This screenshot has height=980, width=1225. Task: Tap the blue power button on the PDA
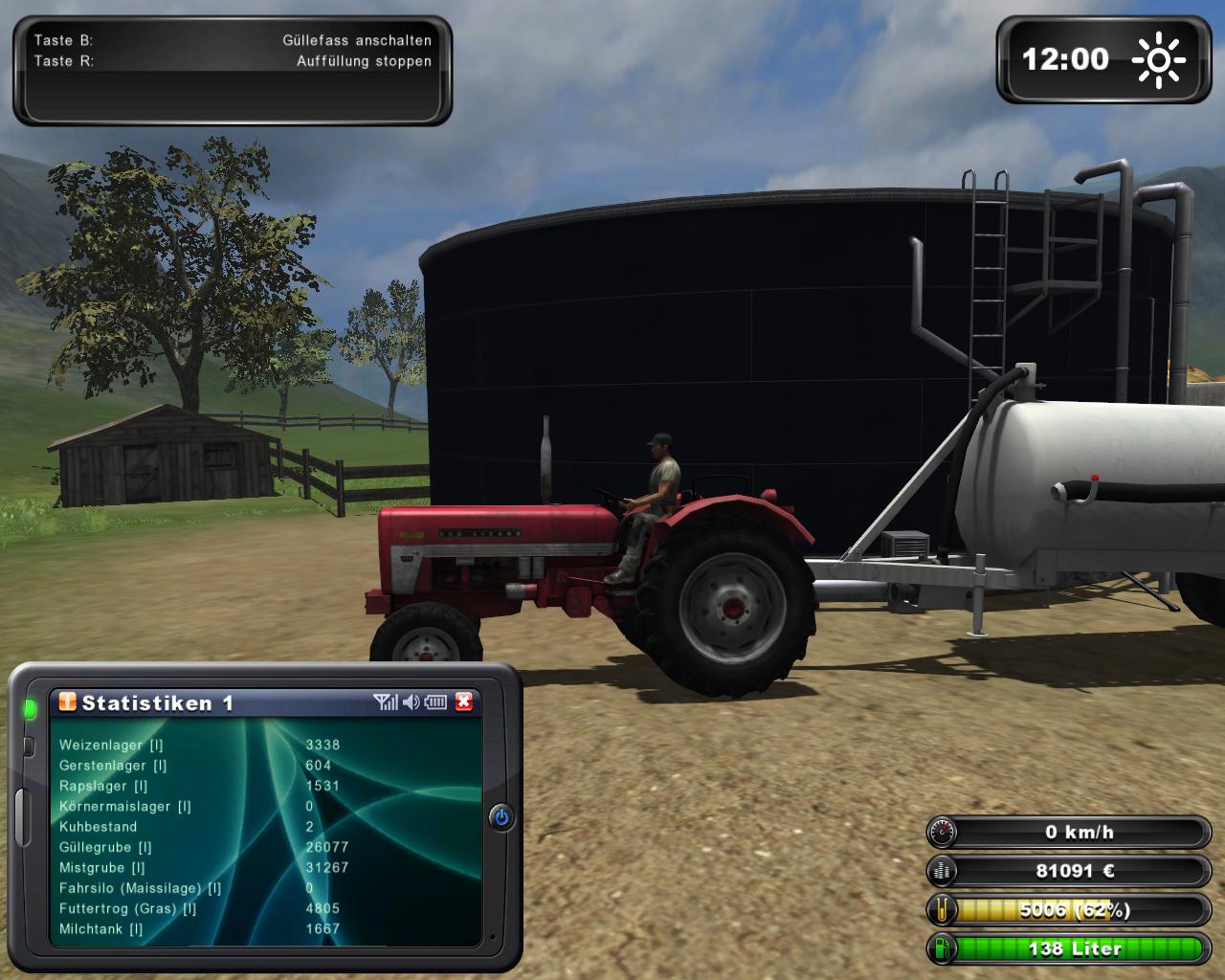click(x=501, y=817)
